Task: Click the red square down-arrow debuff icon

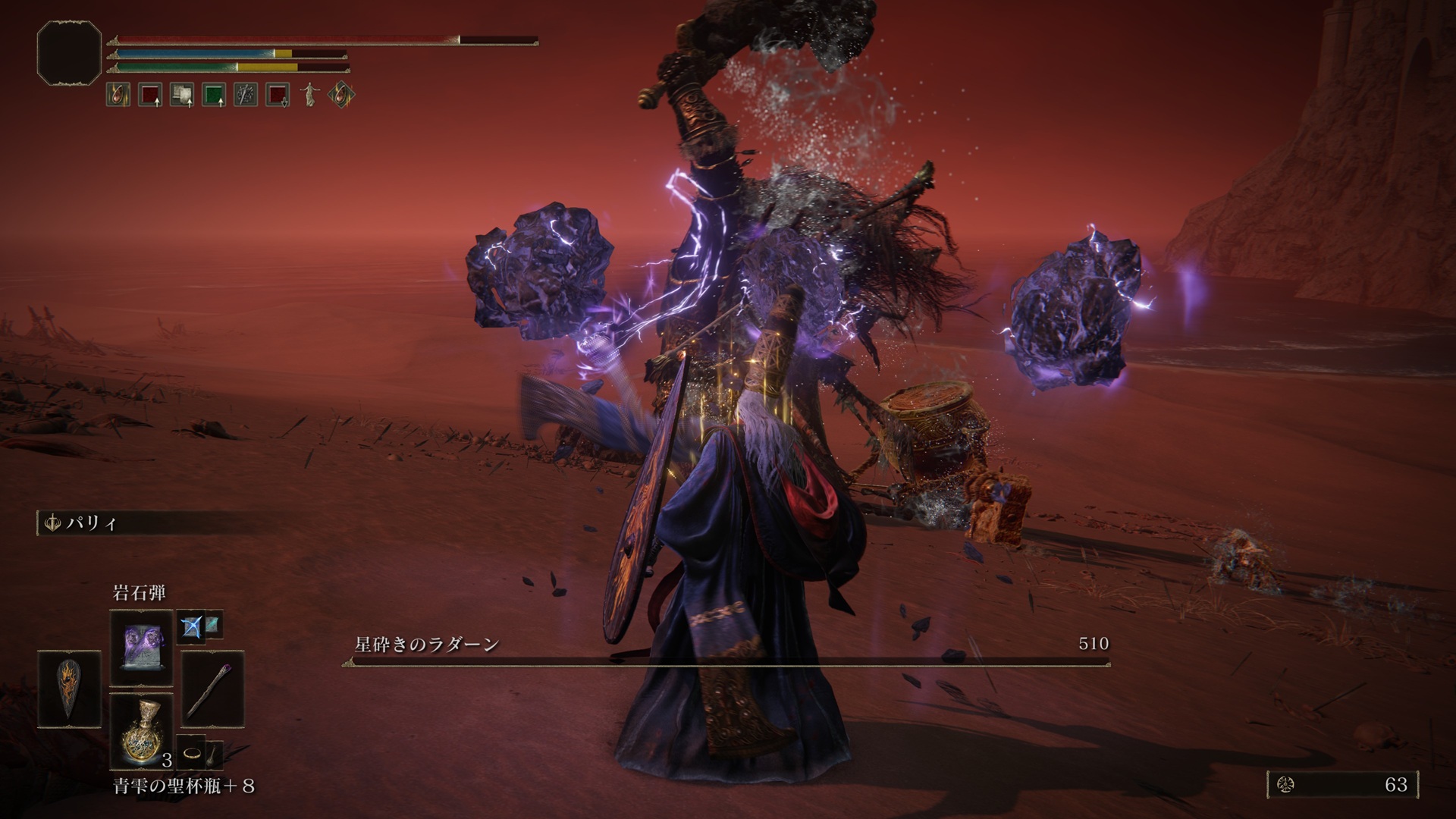Action: pyautogui.click(x=277, y=95)
